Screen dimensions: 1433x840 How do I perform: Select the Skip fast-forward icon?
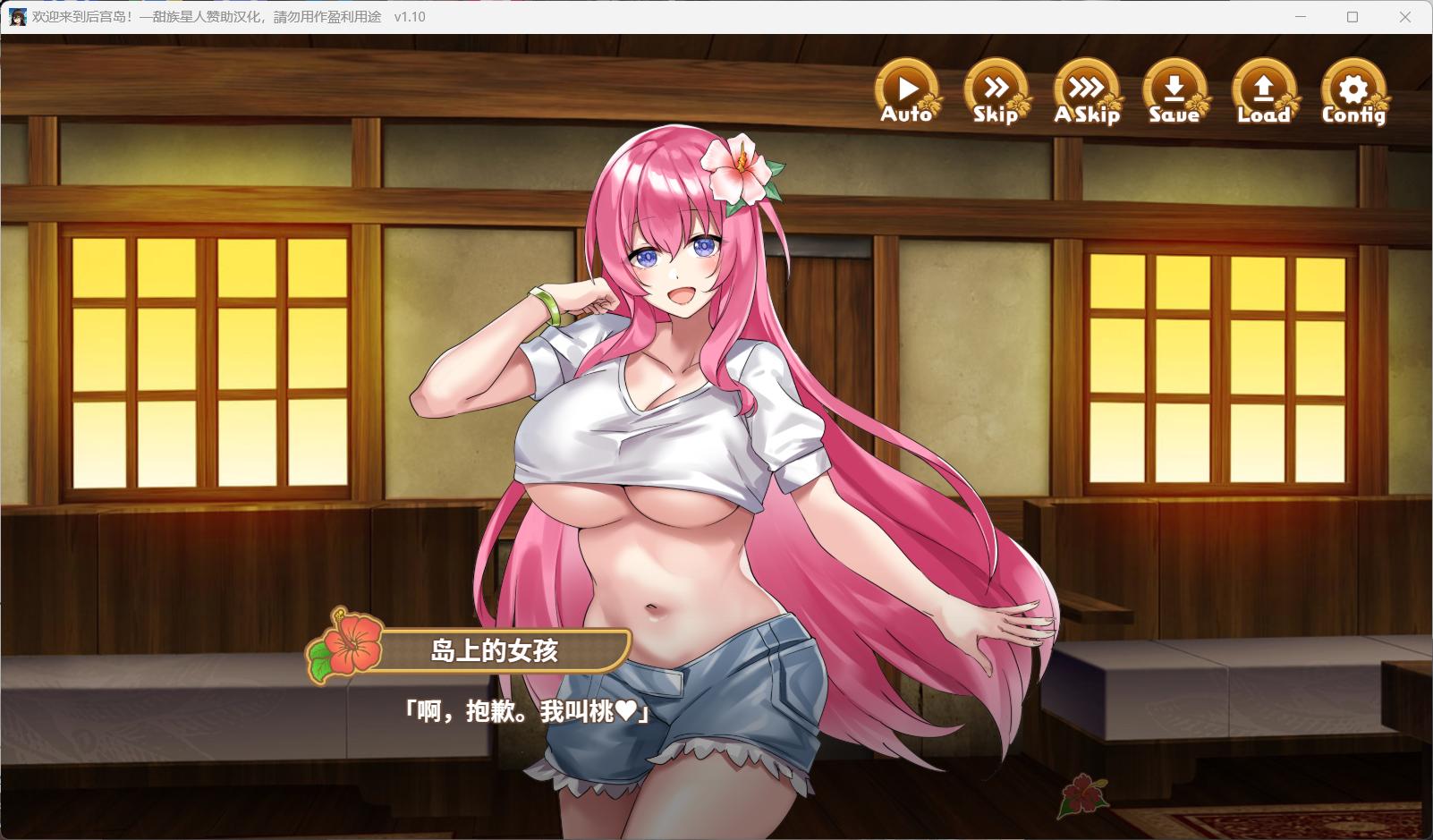coord(996,89)
